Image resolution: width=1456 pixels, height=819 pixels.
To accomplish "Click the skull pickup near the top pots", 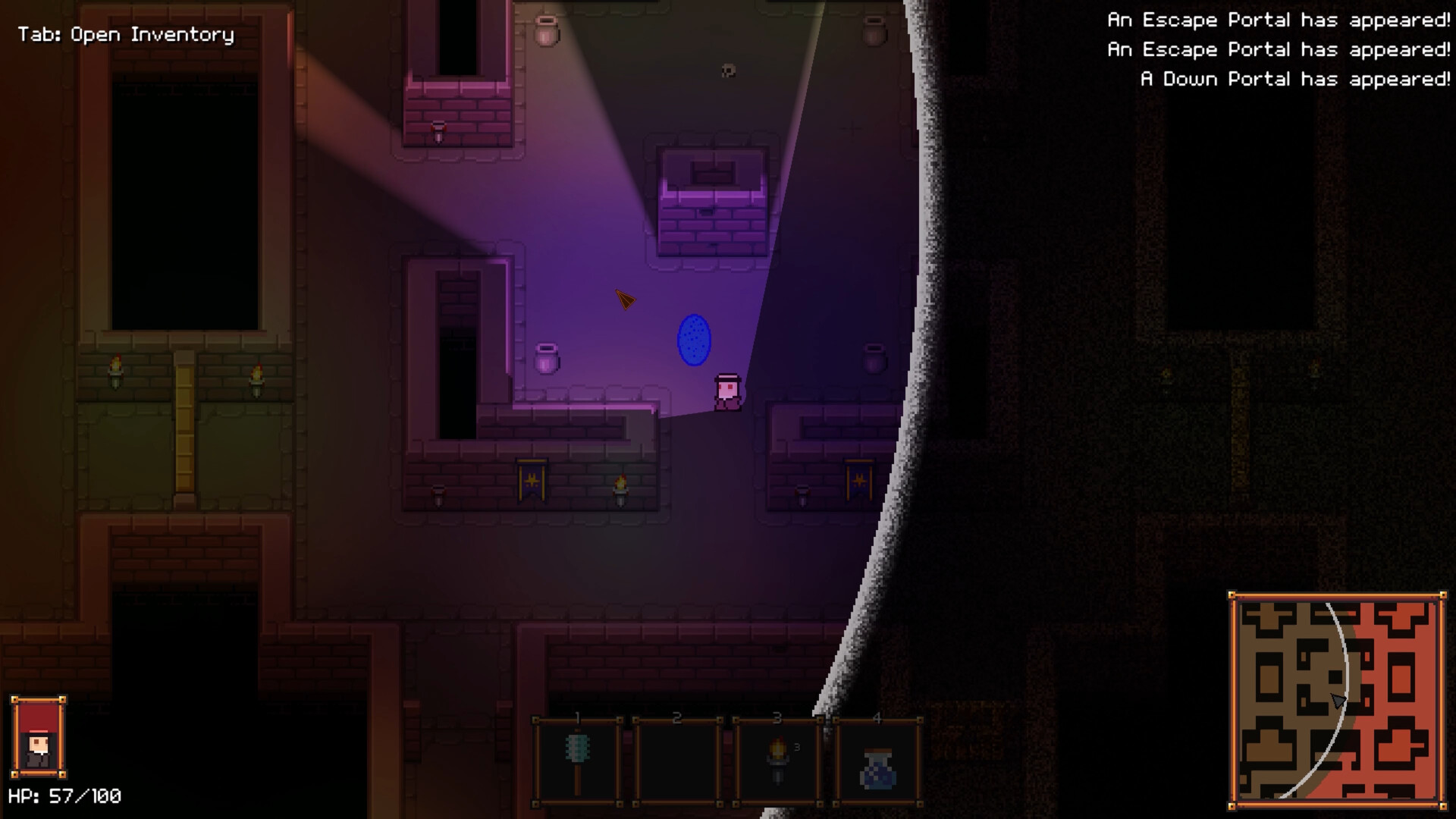I will point(729,70).
